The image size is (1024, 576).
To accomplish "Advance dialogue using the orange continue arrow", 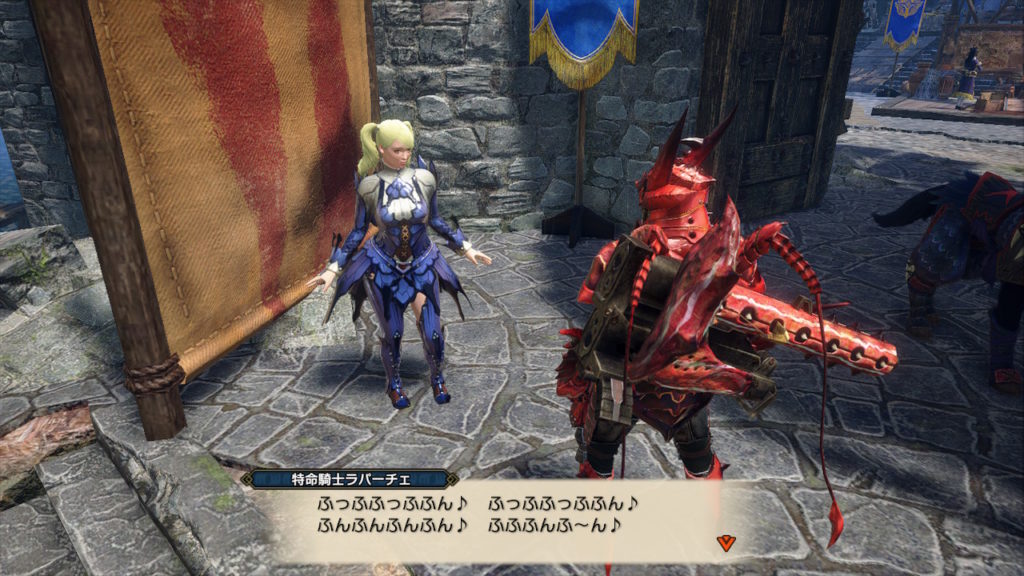I will 726,542.
